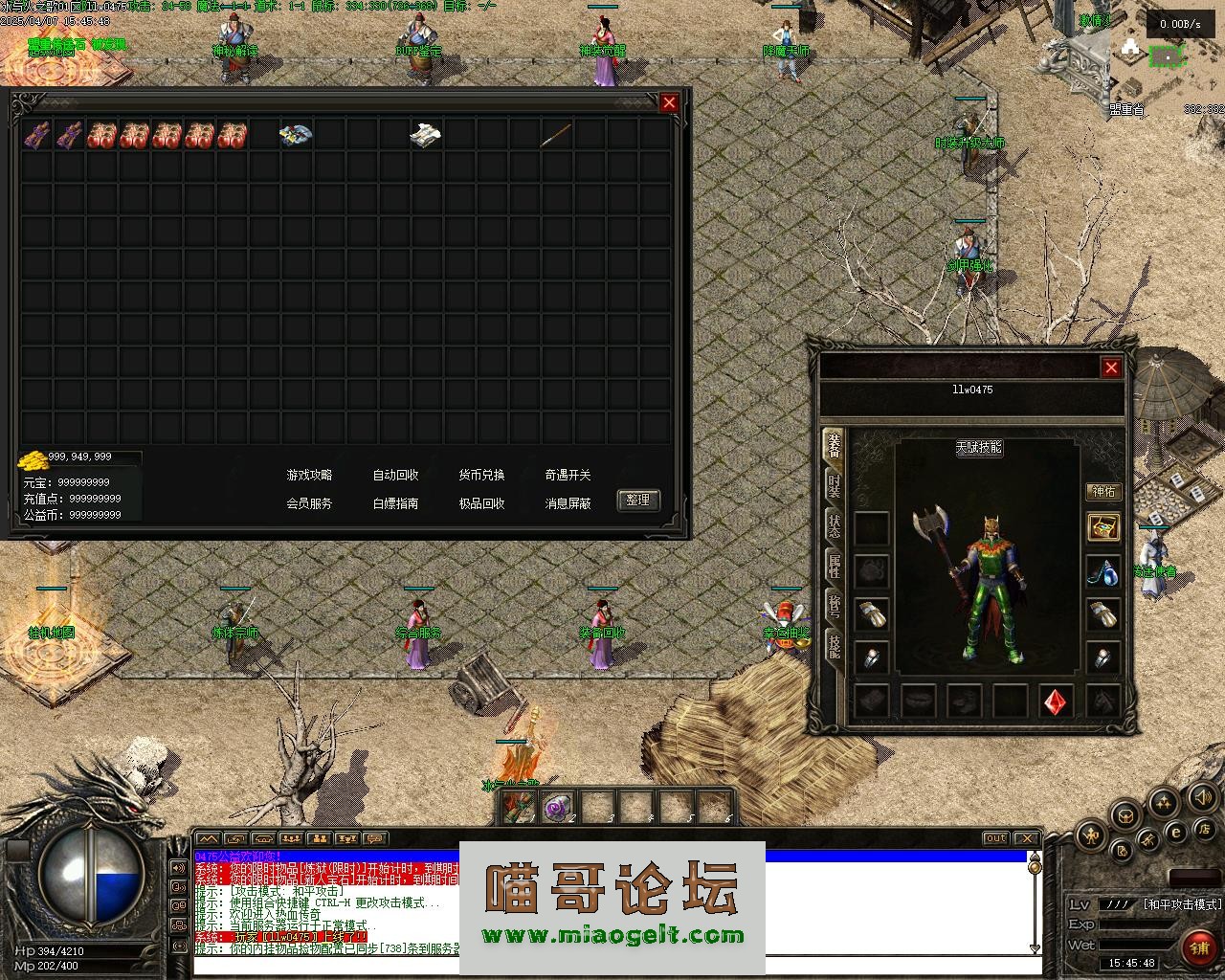Open the 游戏攻略 game guide link
1225x980 pixels.
(309, 475)
